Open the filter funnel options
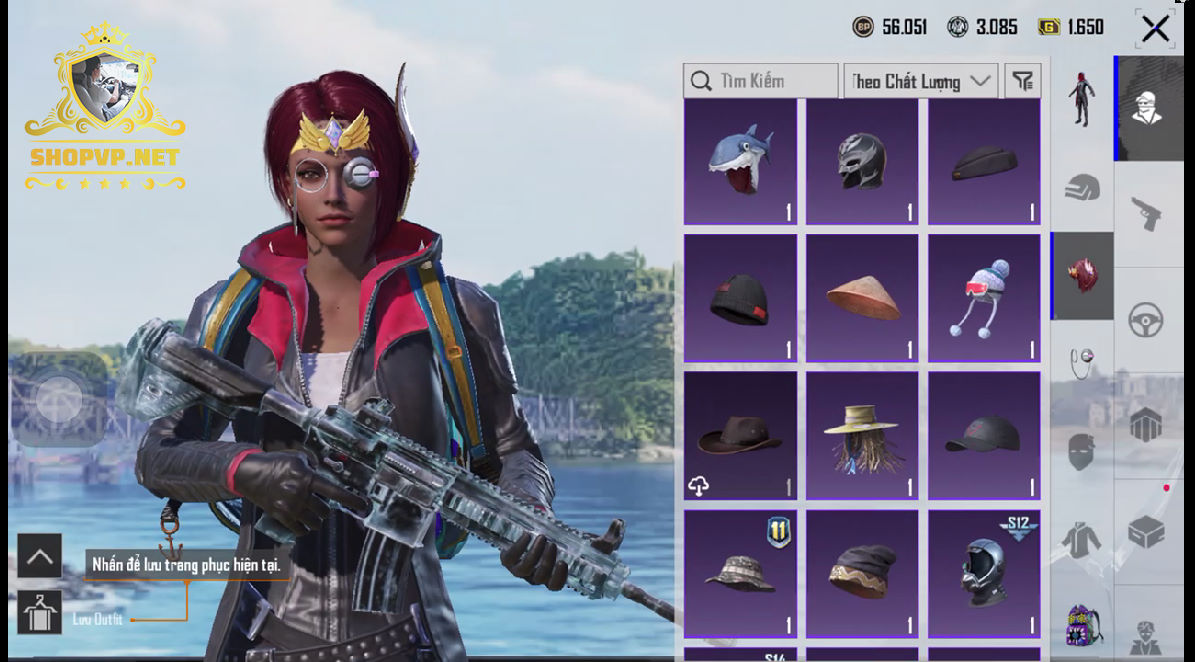The image size is (1195, 662). [x=1022, y=81]
